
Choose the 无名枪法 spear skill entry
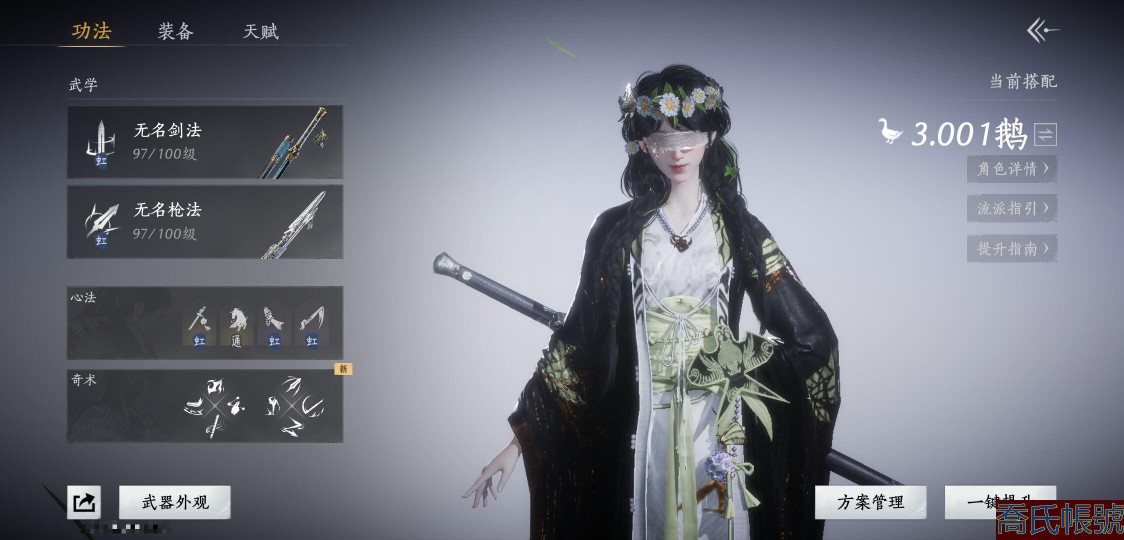[x=205, y=222]
